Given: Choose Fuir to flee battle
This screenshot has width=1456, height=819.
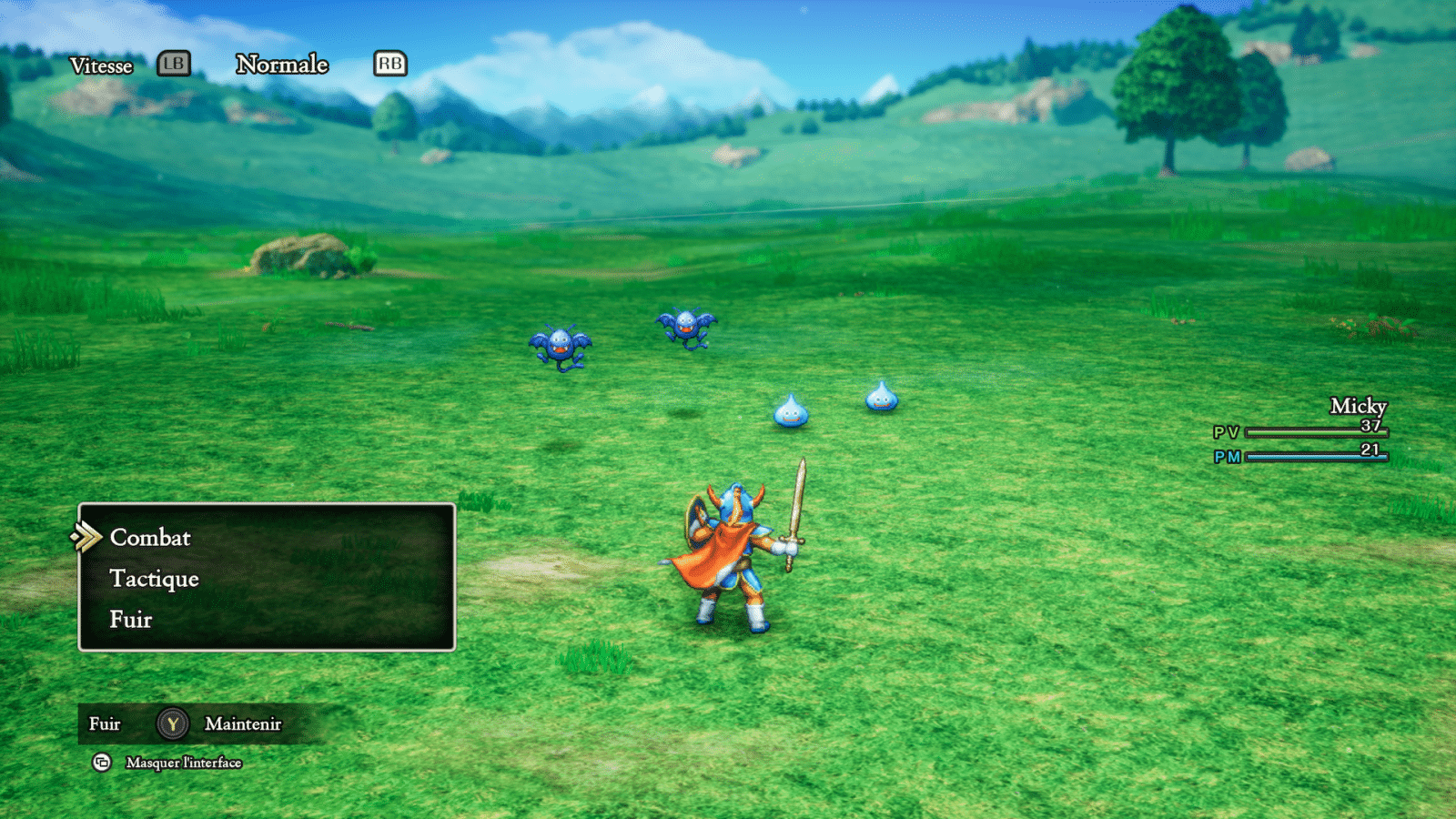Looking at the screenshot, I should 131,620.
